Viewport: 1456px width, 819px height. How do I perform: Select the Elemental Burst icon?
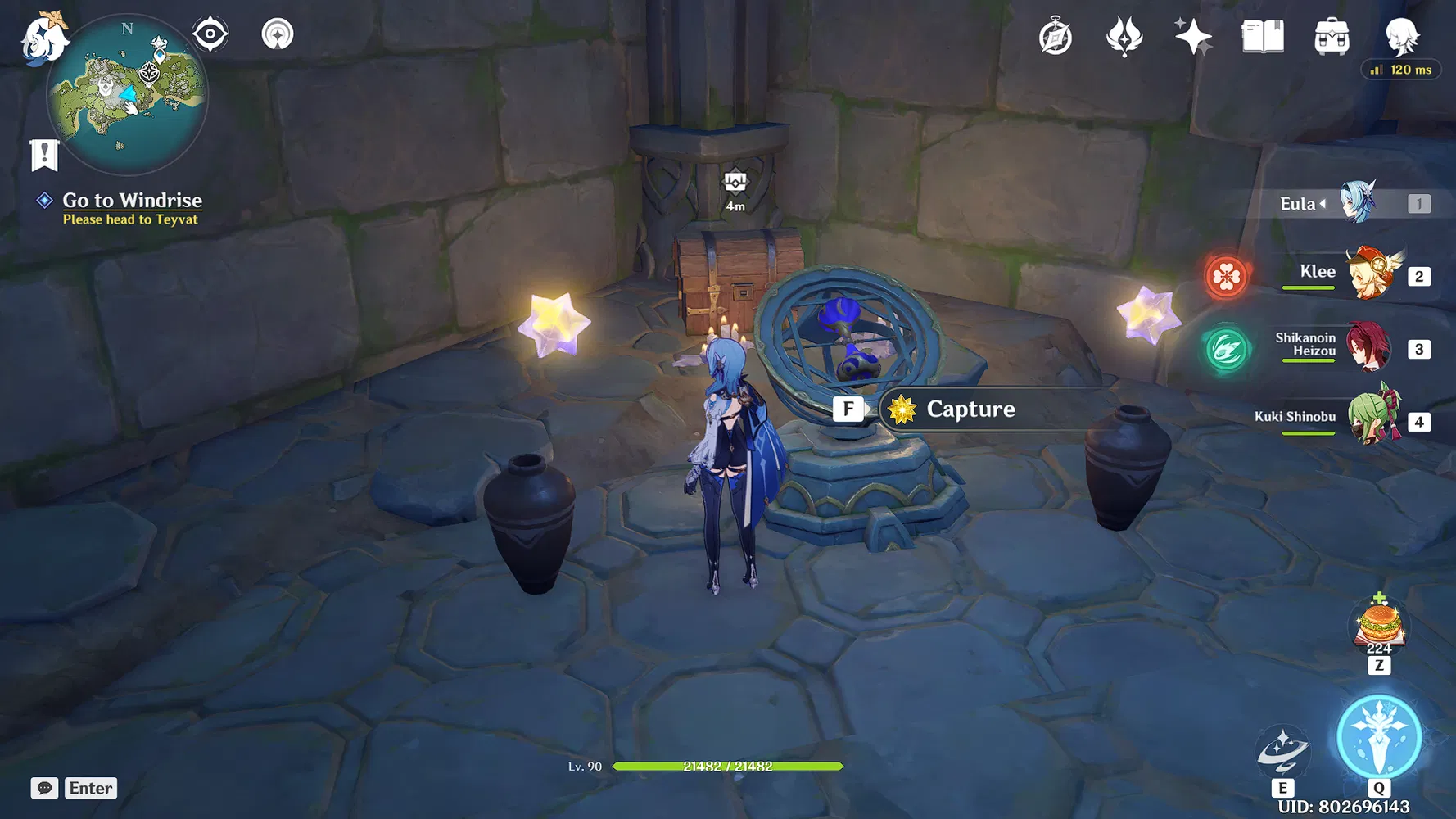pyautogui.click(x=1379, y=736)
